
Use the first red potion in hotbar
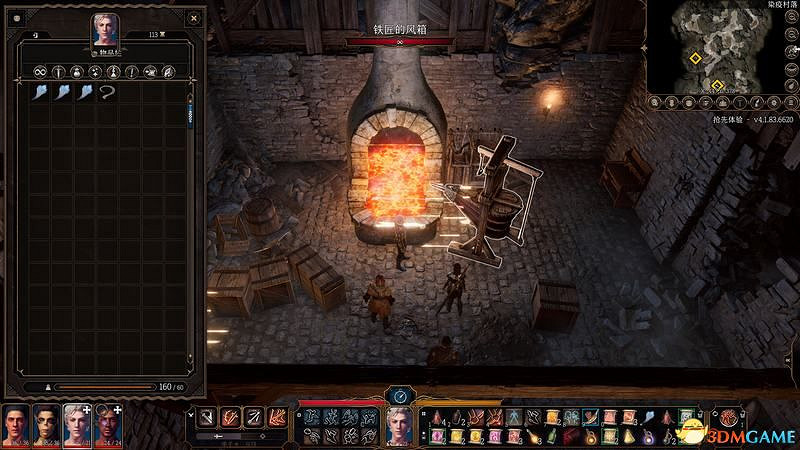click(x=437, y=418)
